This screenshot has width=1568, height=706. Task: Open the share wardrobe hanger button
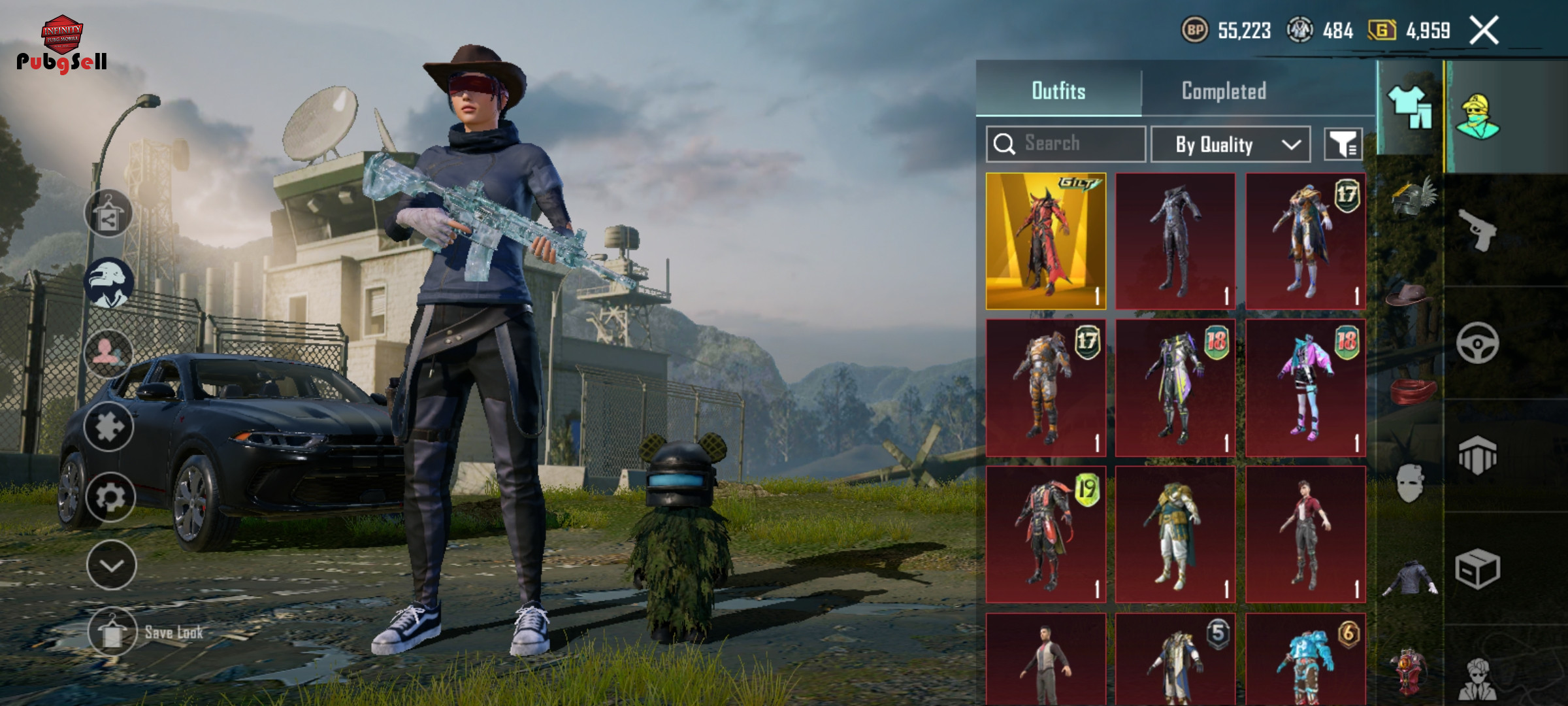108,214
